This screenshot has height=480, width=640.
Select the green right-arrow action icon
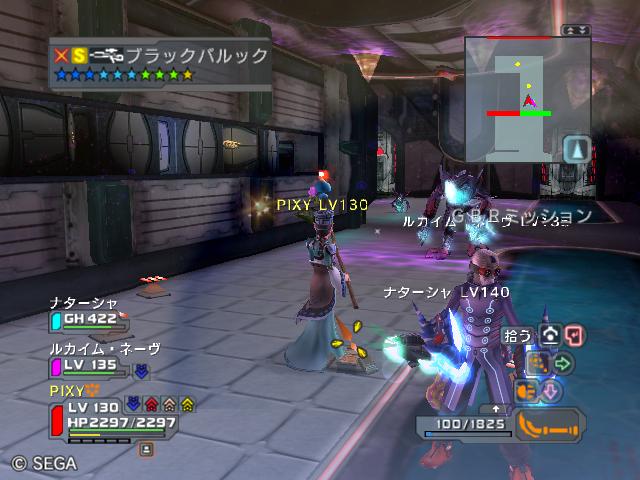[x=562, y=362]
